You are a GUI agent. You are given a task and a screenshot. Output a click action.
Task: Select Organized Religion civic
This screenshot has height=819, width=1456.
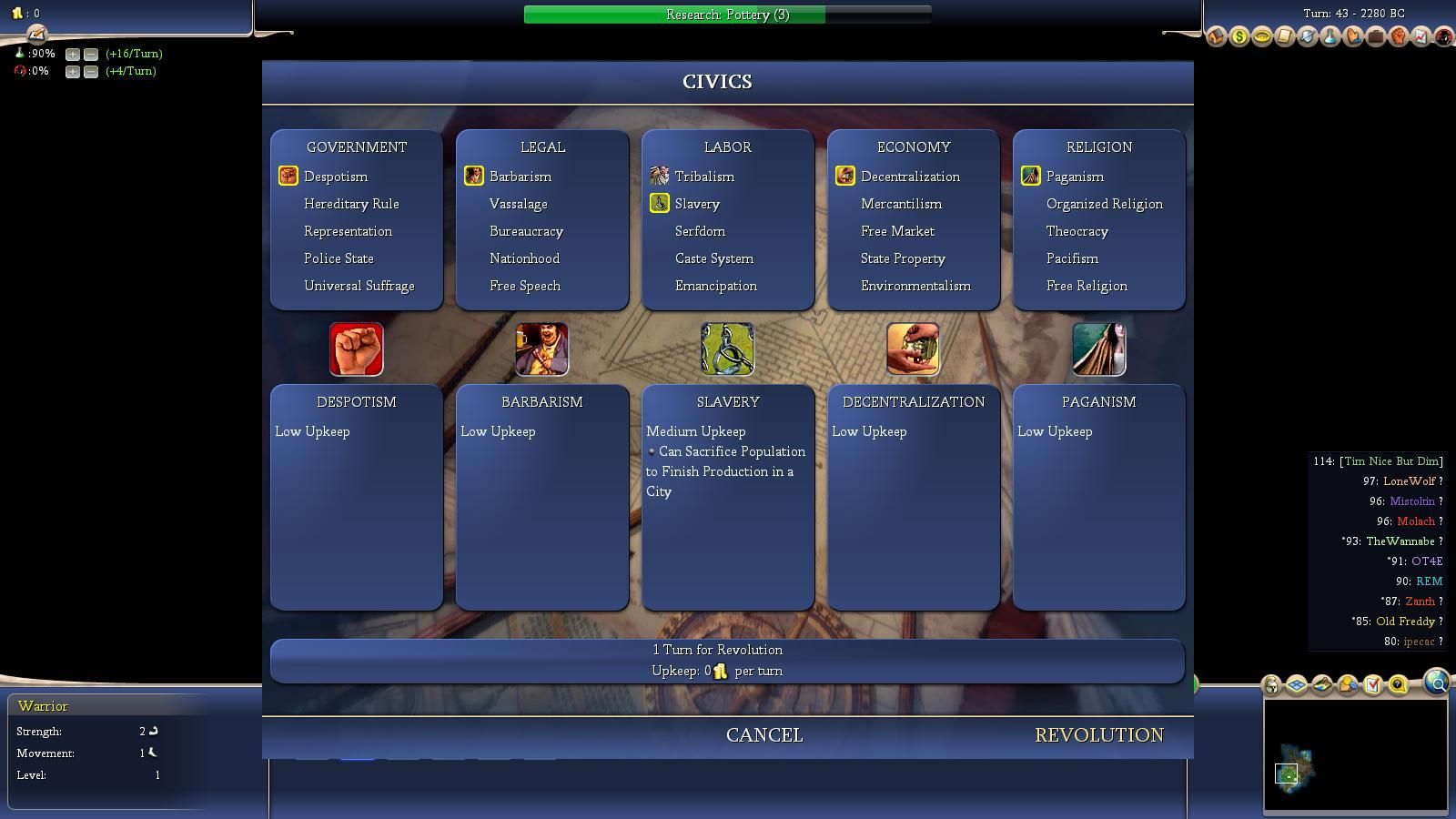(1104, 204)
